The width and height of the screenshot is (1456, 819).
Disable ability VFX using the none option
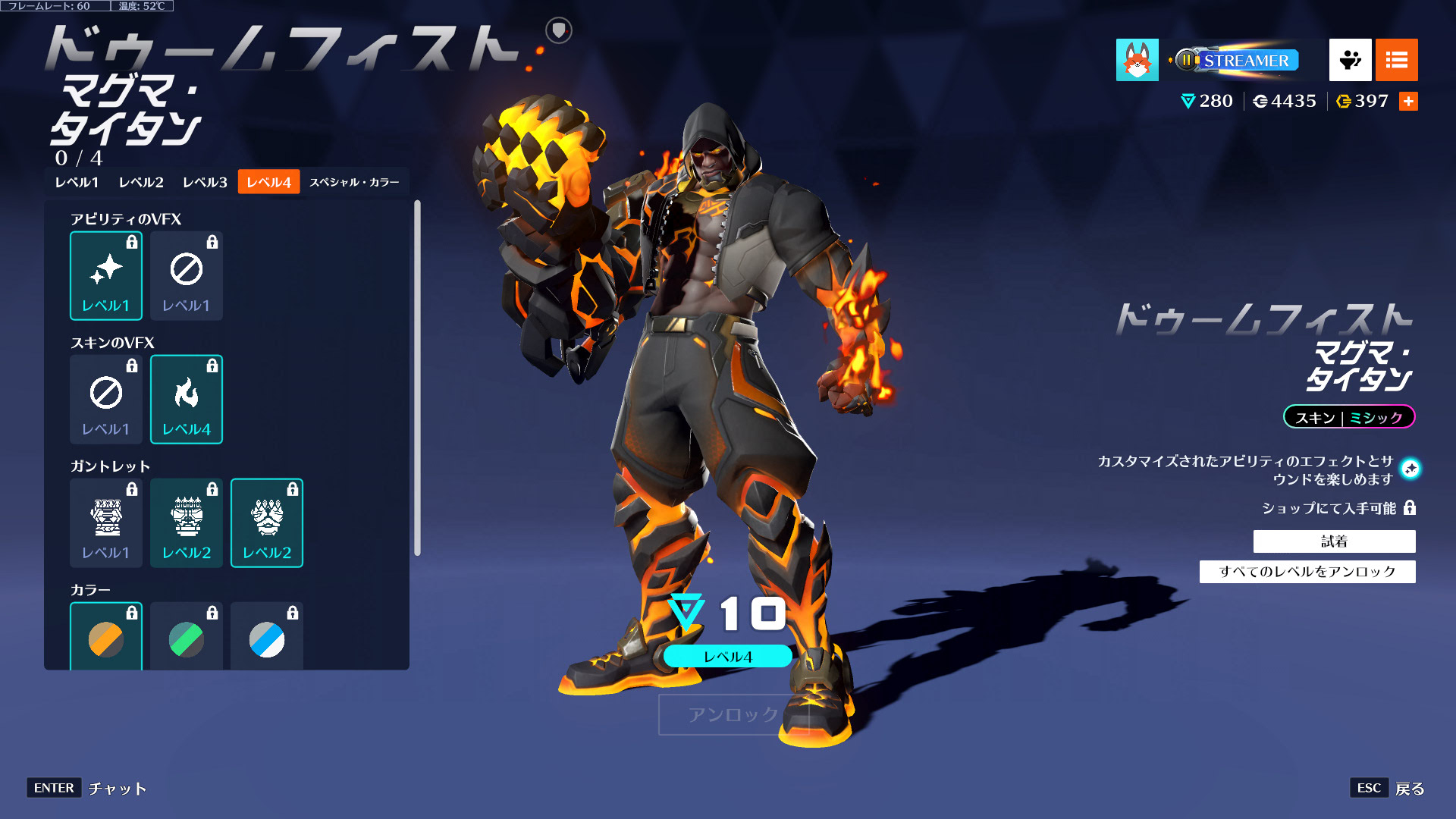click(x=186, y=275)
